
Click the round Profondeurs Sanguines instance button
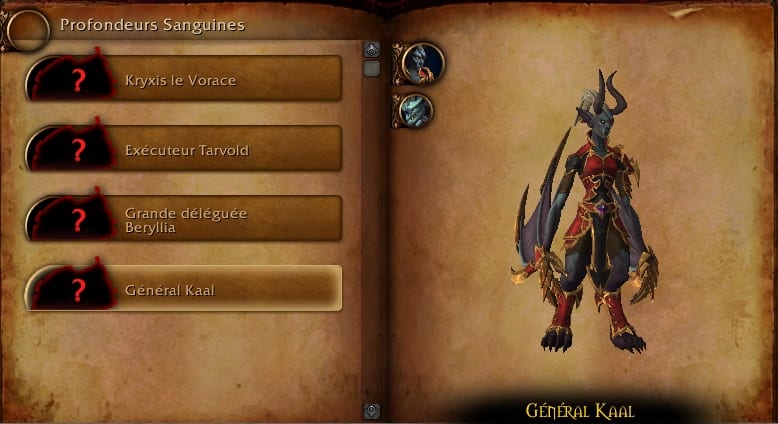tap(27, 29)
